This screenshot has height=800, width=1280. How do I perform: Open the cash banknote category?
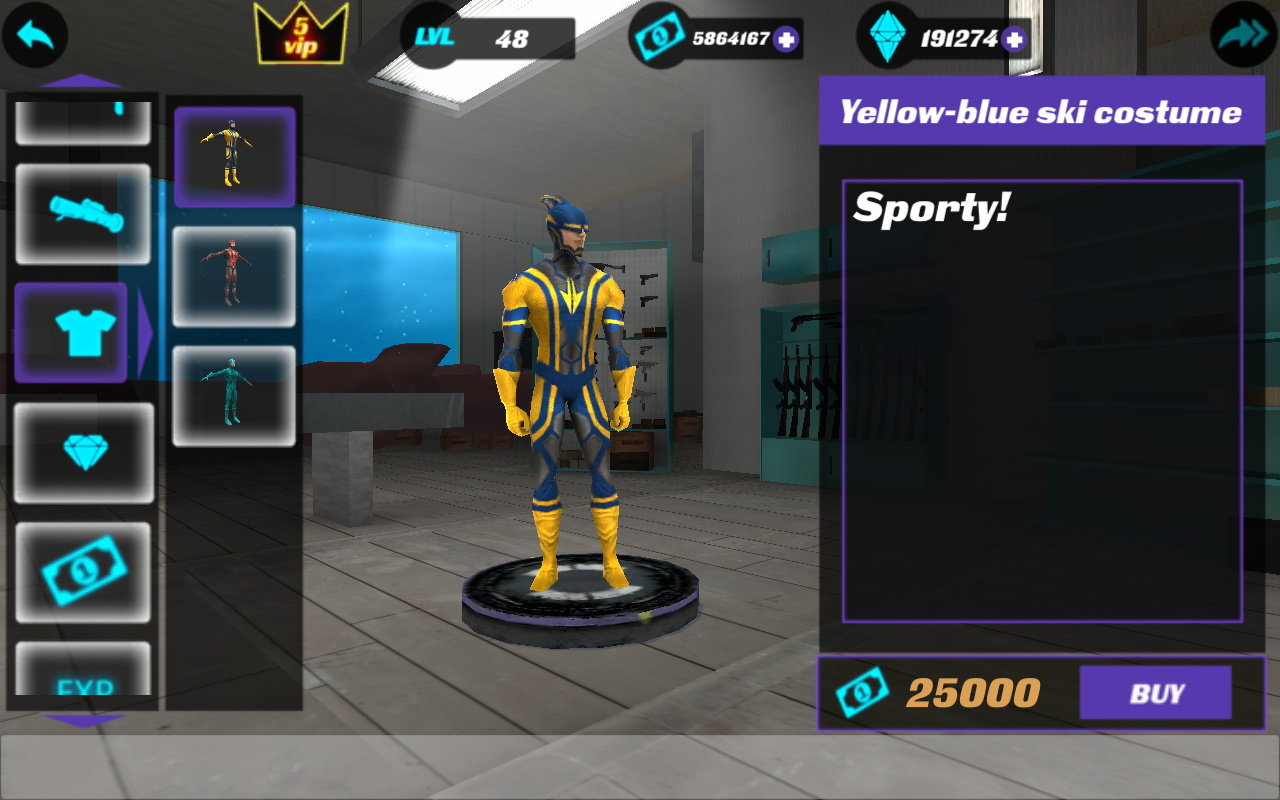83,572
